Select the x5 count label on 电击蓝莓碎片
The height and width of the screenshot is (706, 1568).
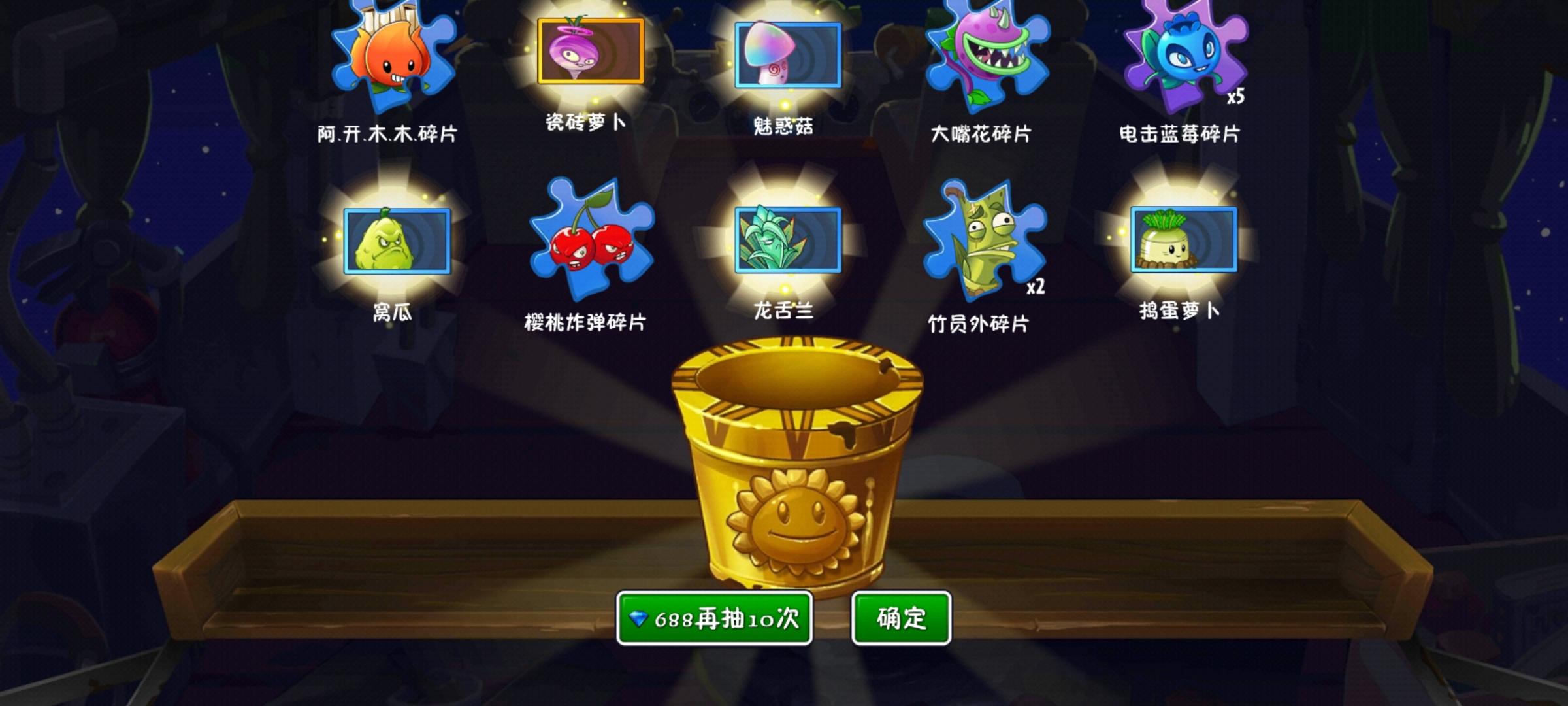[x=1236, y=98]
